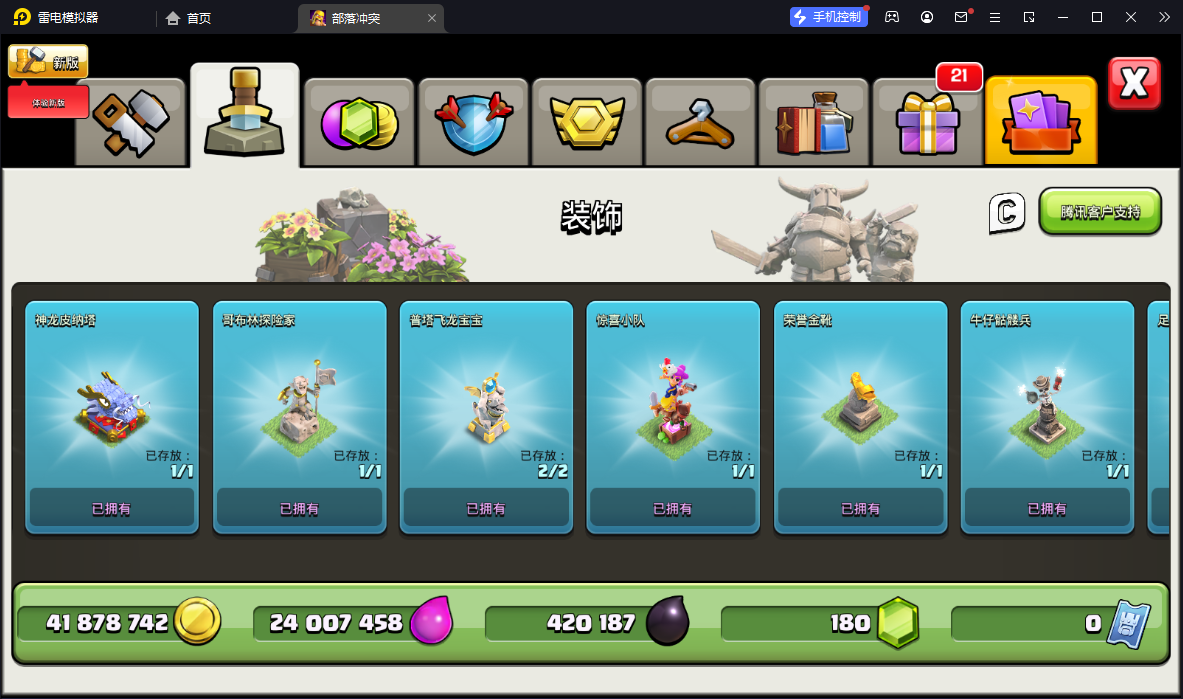Switch to the purple cards tab
The image size is (1183, 699).
1041,121
